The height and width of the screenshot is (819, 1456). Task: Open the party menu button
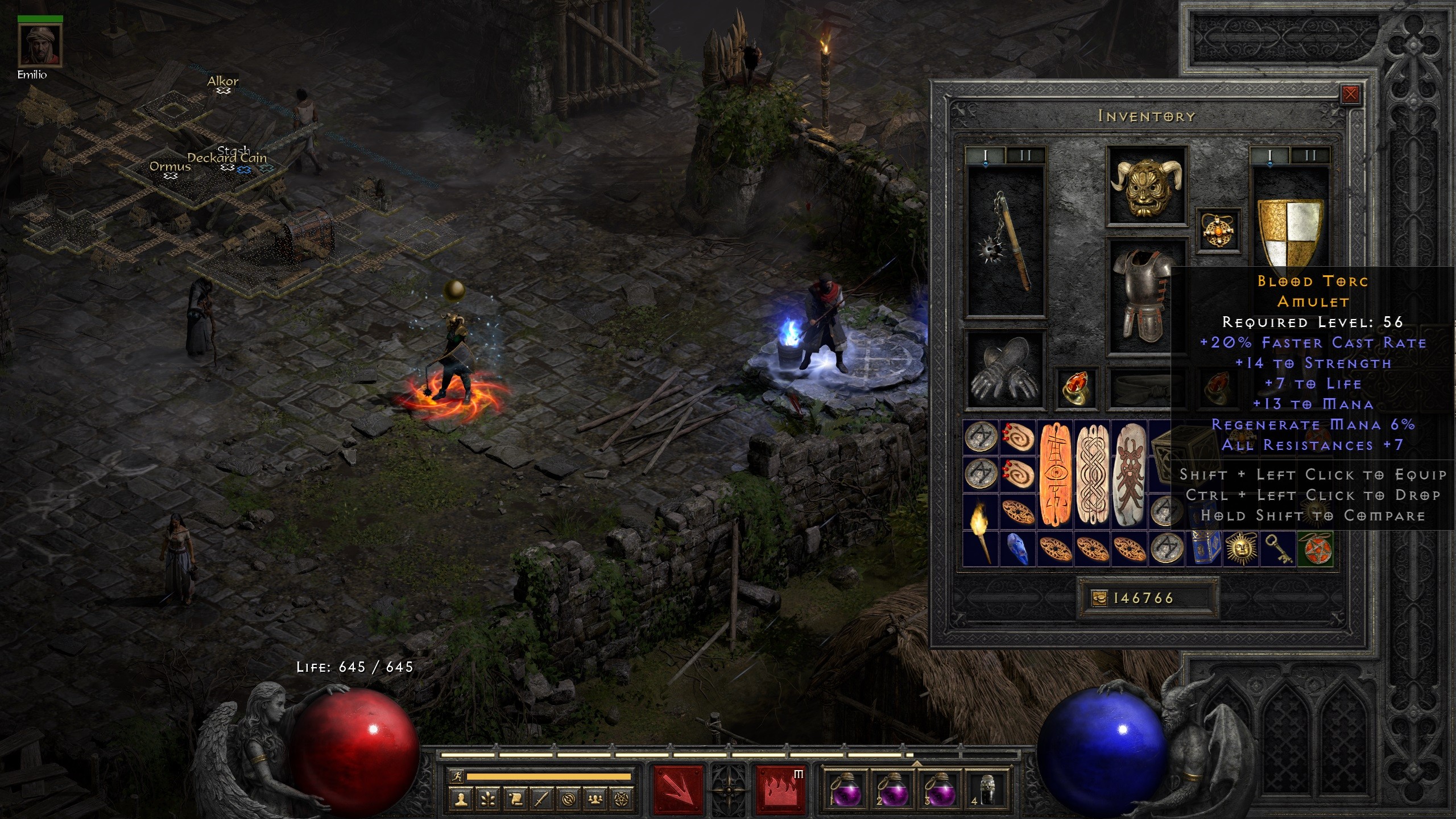pos(595,800)
